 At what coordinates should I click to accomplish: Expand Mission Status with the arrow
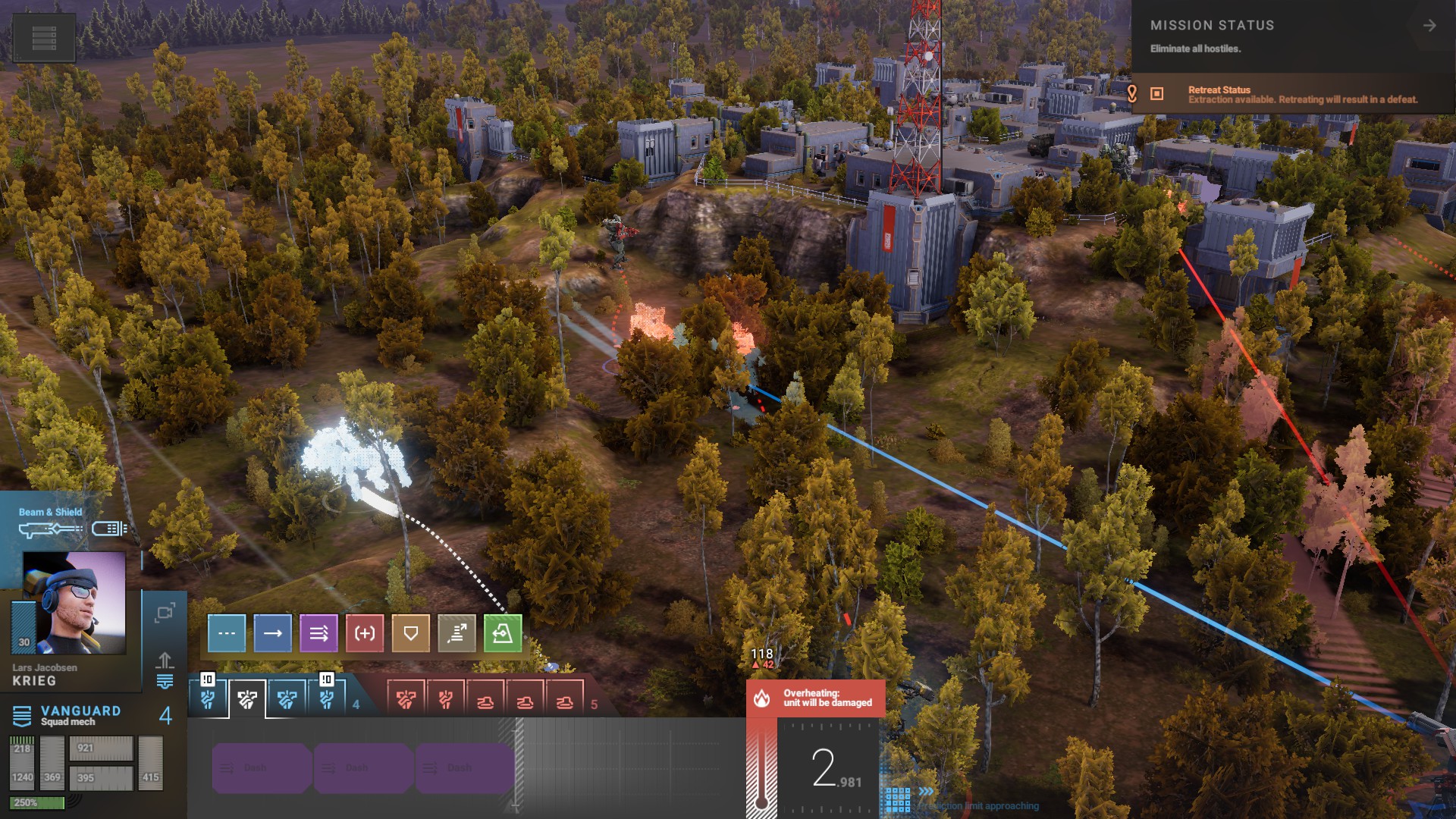pyautogui.click(x=1429, y=26)
